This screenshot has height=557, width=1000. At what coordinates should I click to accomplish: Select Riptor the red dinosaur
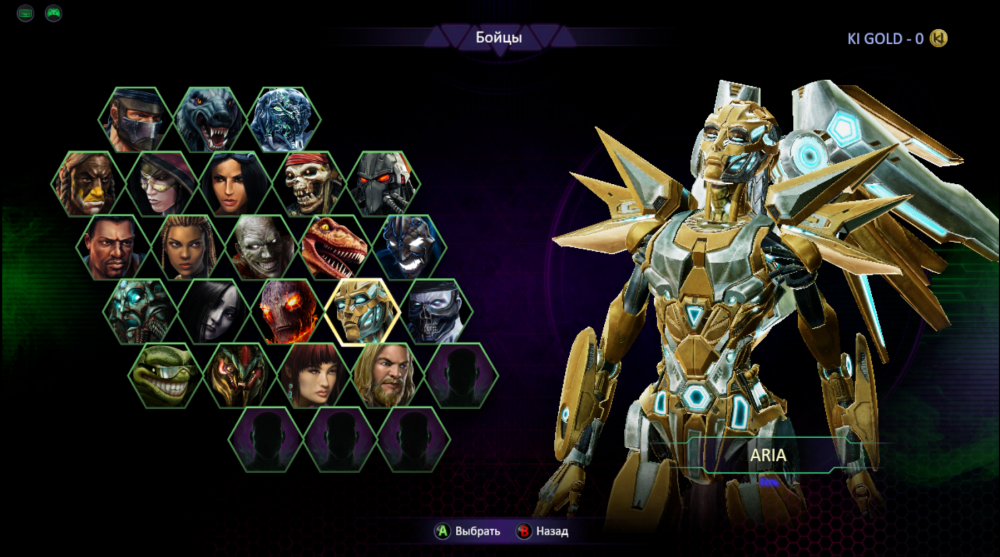coord(336,247)
